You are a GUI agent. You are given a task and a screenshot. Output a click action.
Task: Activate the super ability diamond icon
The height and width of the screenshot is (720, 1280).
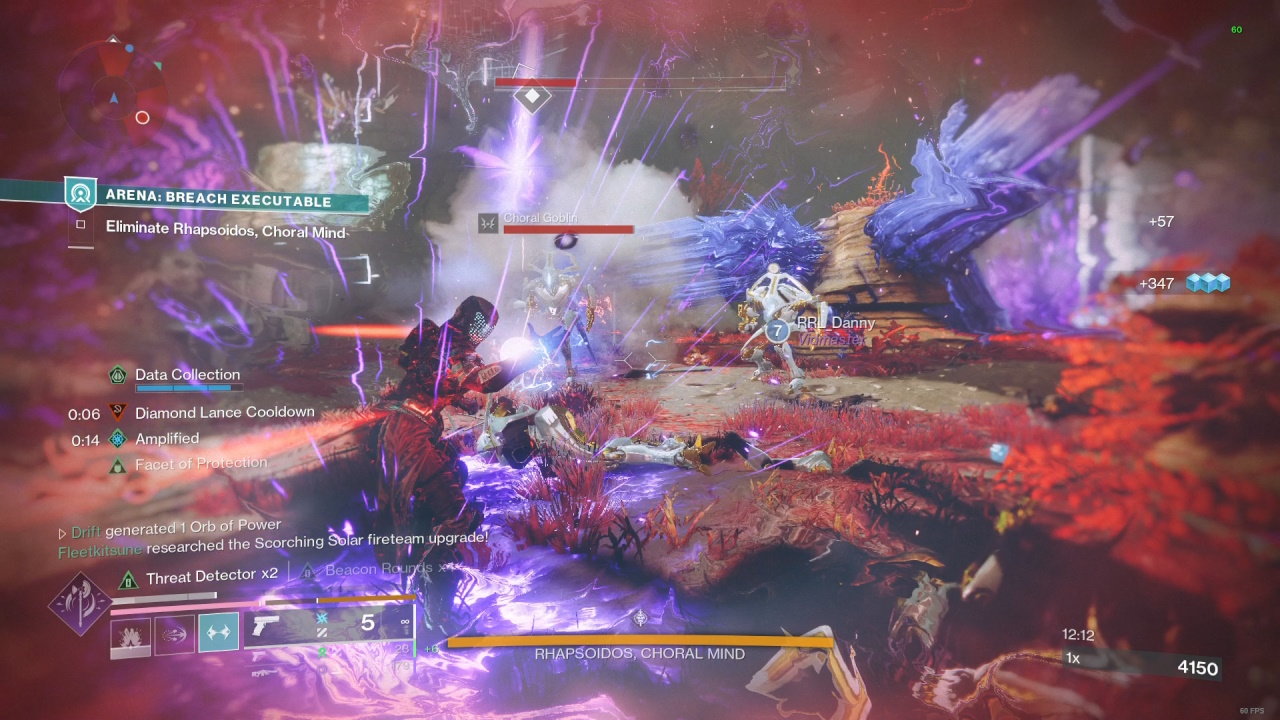coord(78,604)
